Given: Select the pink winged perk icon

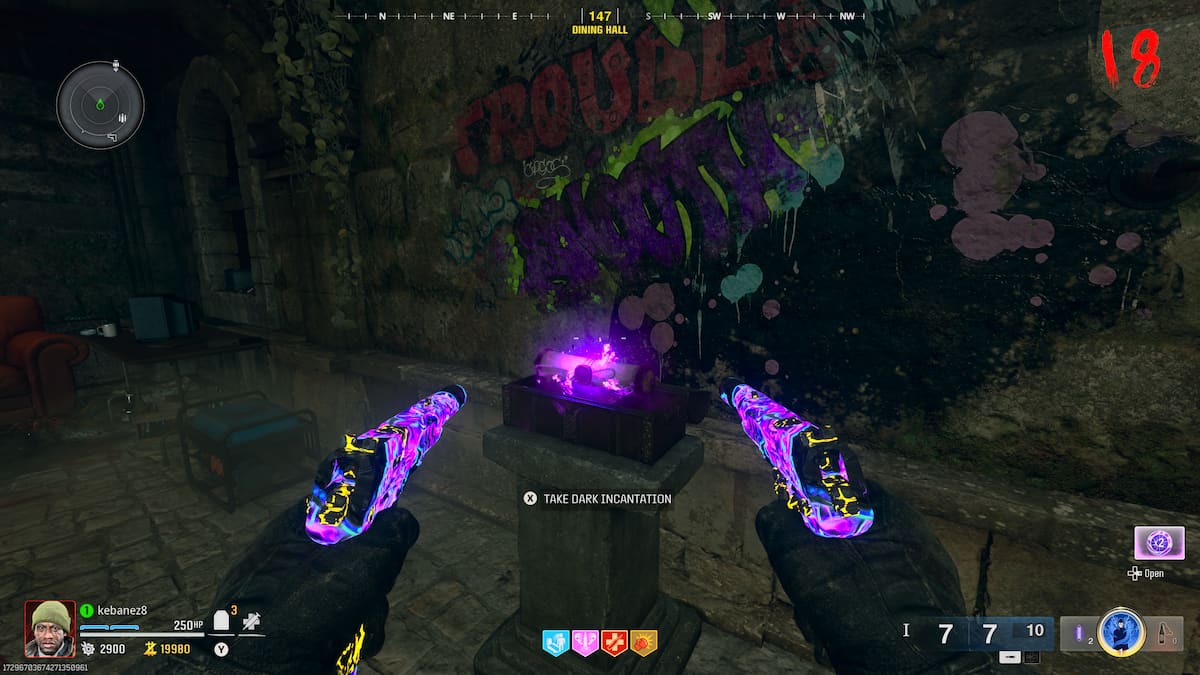Looking at the screenshot, I should [585, 643].
